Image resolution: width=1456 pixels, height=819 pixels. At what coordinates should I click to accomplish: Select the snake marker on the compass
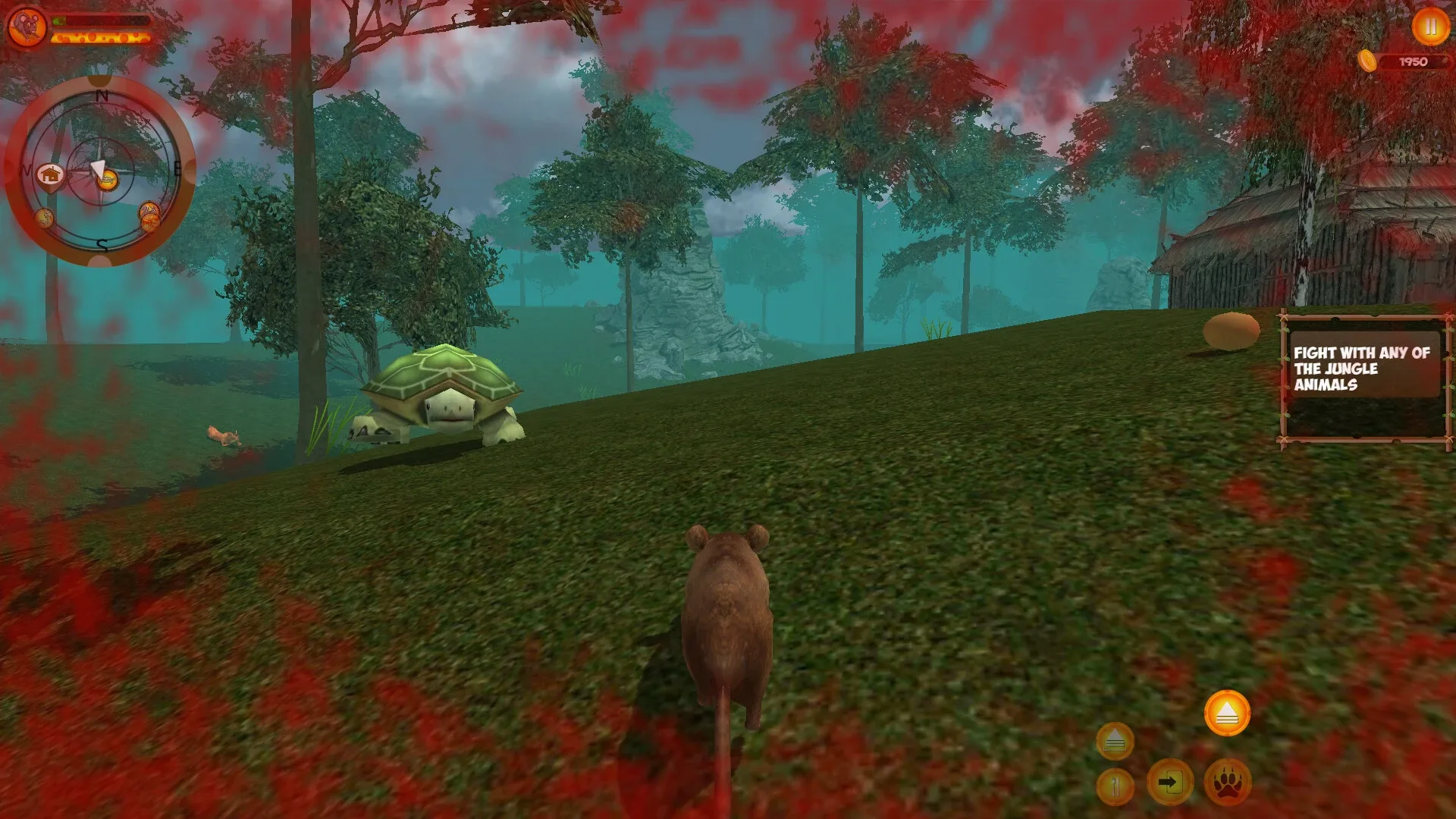(x=44, y=217)
